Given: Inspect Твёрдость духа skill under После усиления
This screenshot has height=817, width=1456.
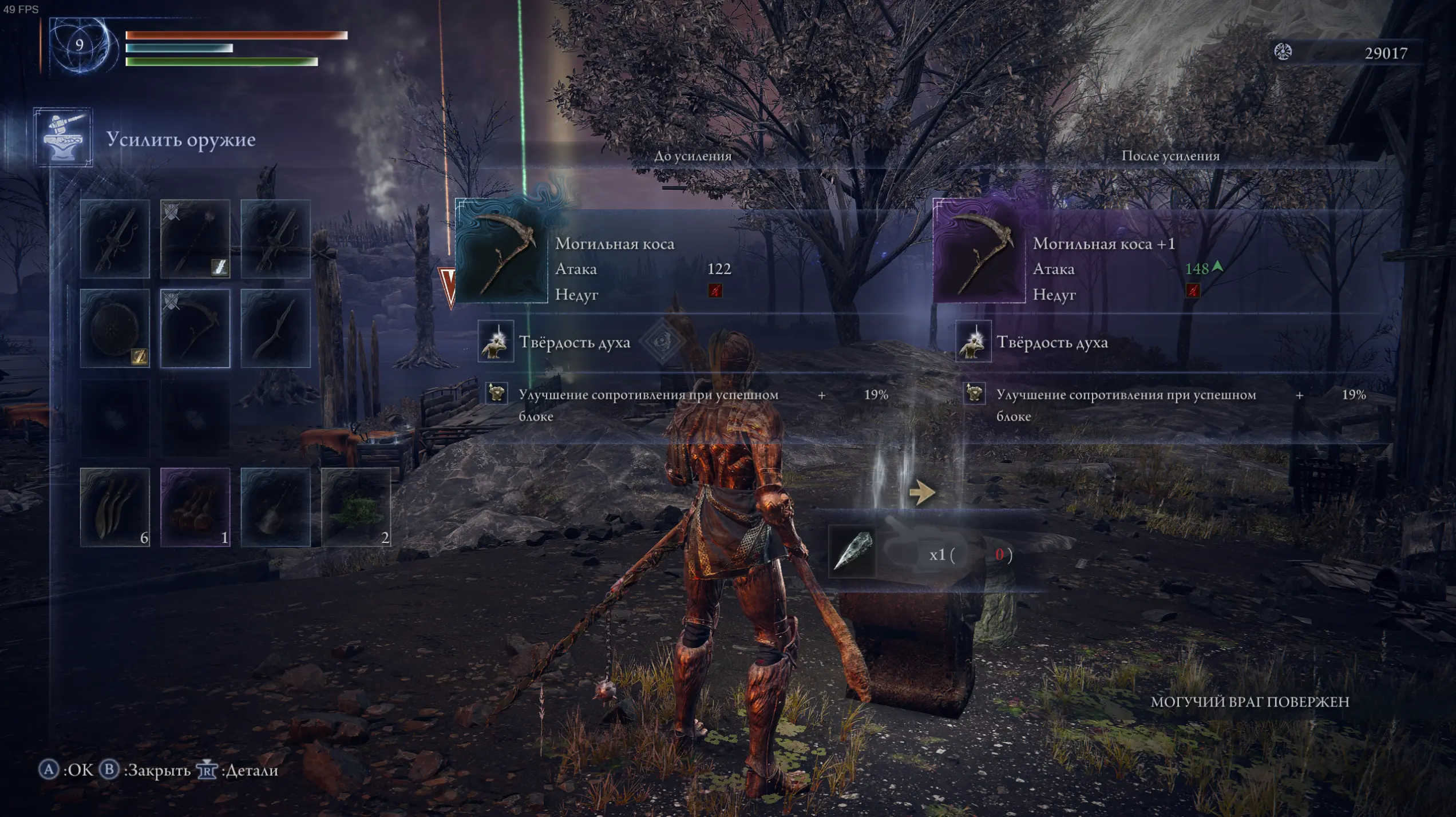Looking at the screenshot, I should [x=973, y=343].
